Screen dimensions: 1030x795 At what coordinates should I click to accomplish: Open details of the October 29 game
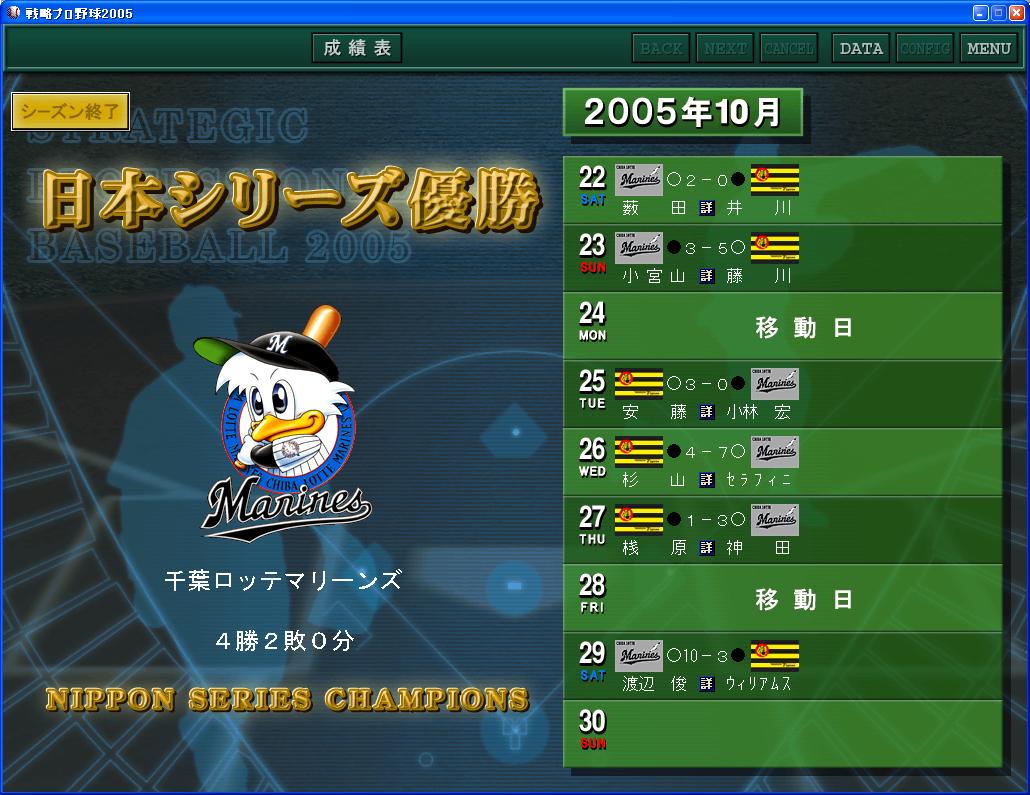[707, 684]
